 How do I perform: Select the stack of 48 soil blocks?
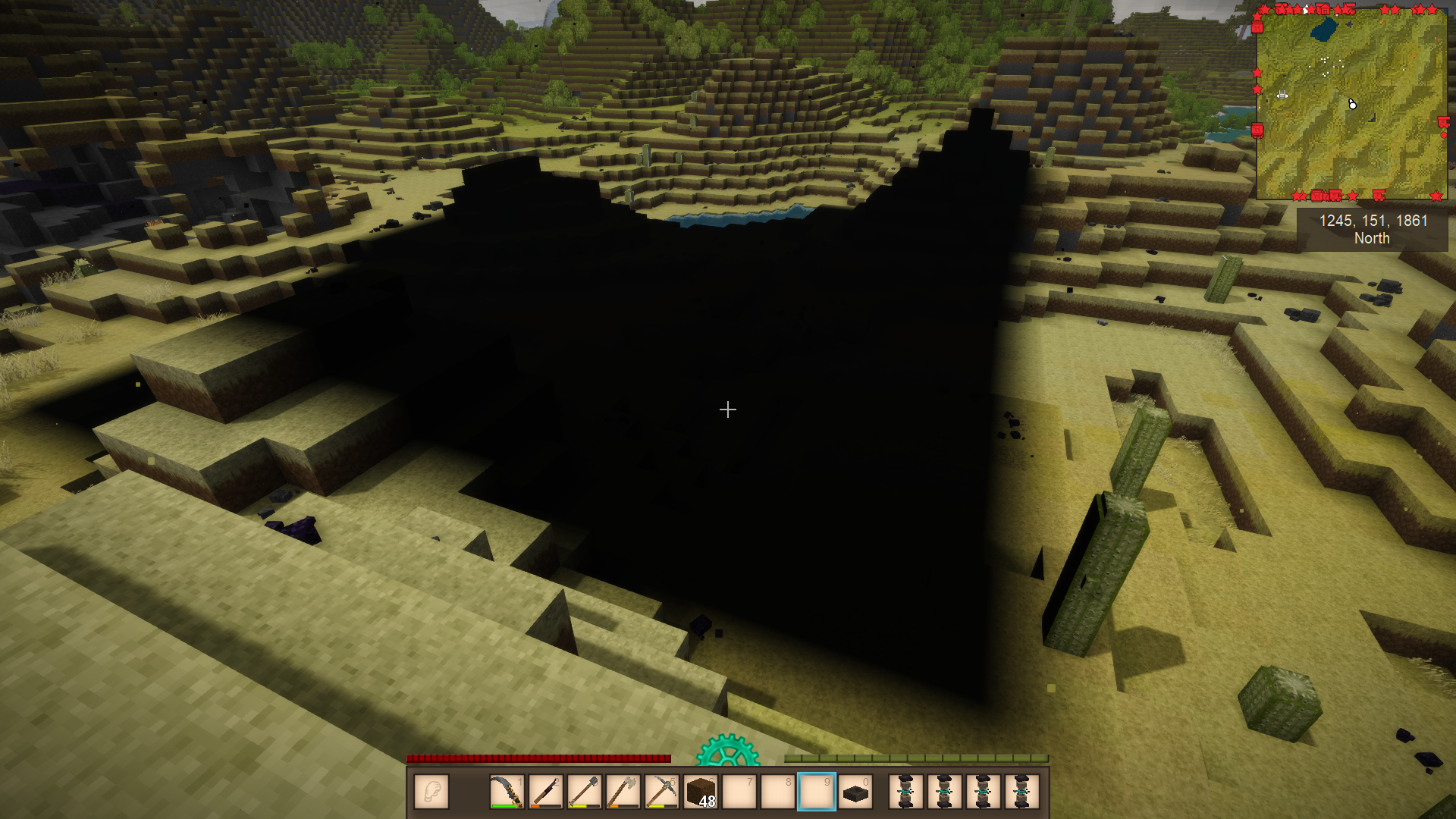coord(701,792)
